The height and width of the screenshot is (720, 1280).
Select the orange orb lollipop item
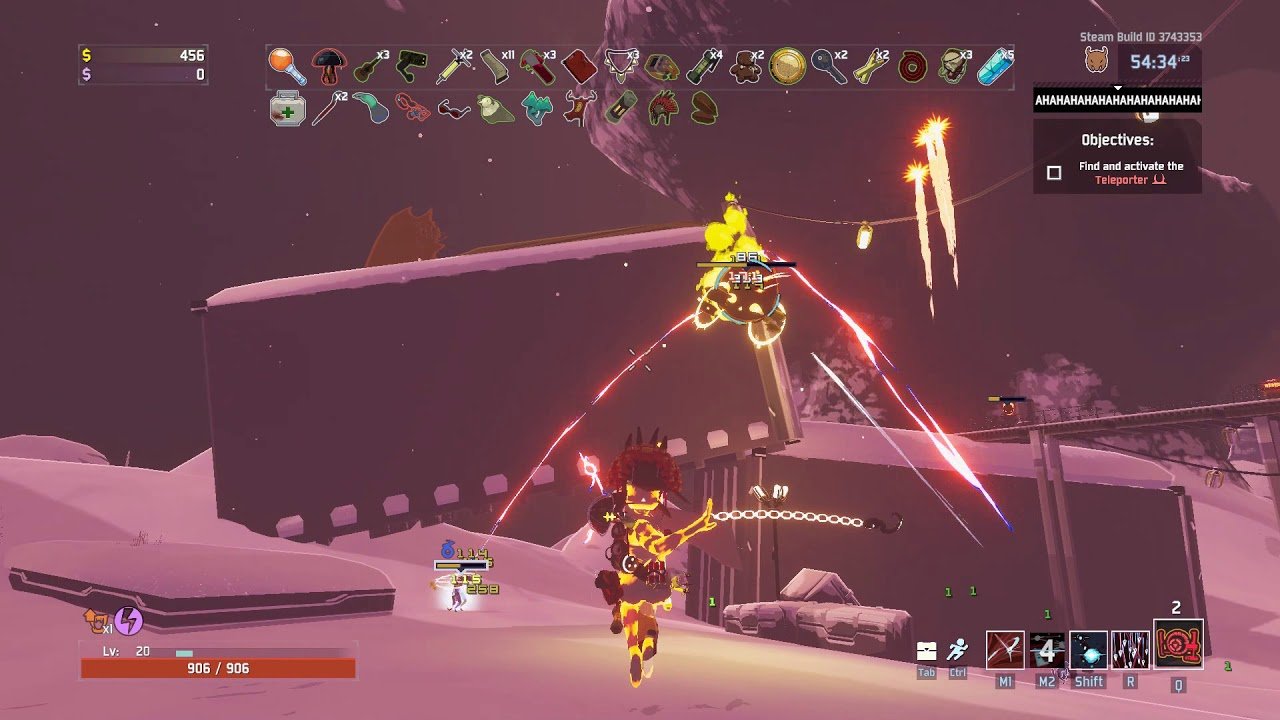point(285,66)
